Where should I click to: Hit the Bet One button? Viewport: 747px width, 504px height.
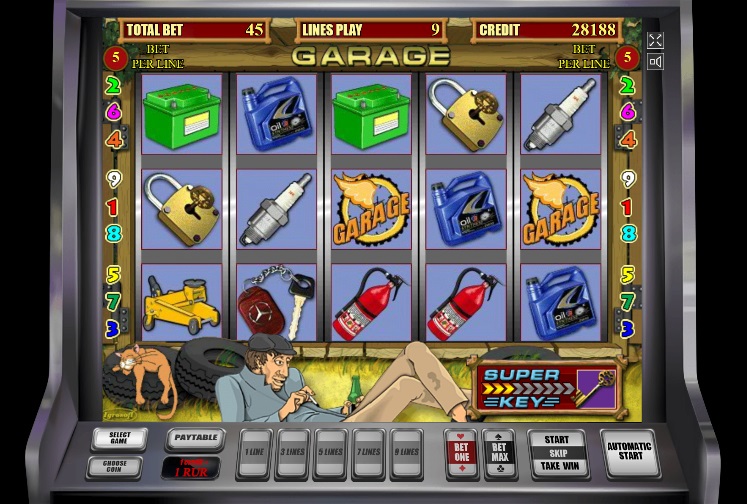[460, 453]
